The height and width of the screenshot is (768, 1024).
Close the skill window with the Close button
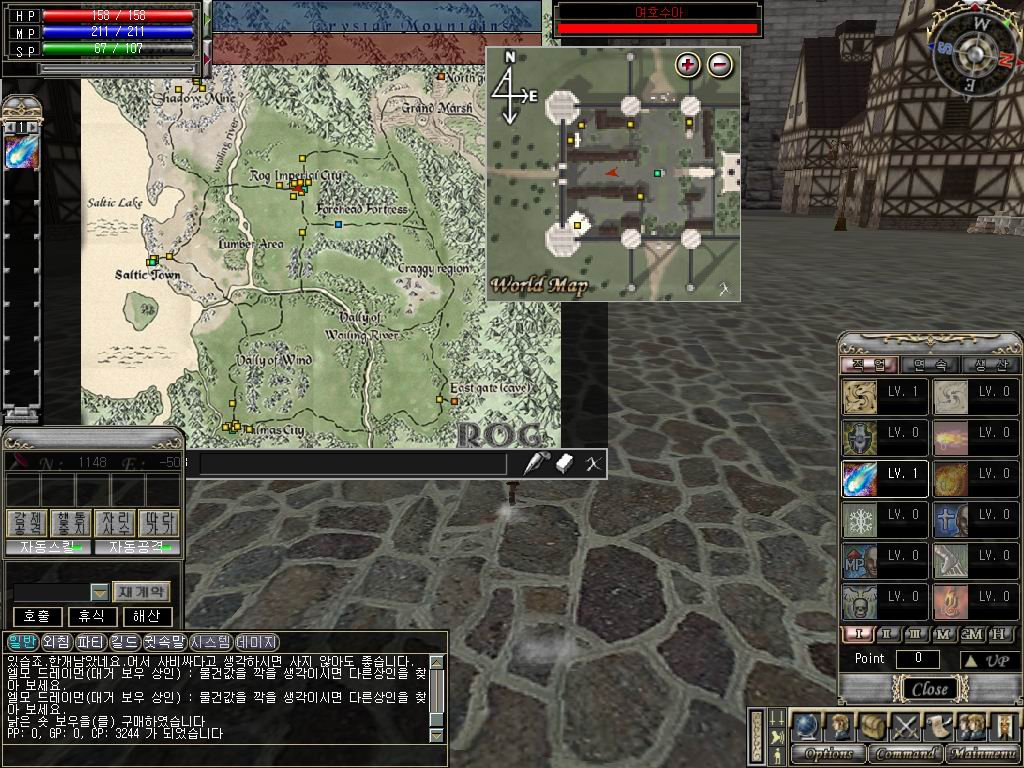point(930,689)
